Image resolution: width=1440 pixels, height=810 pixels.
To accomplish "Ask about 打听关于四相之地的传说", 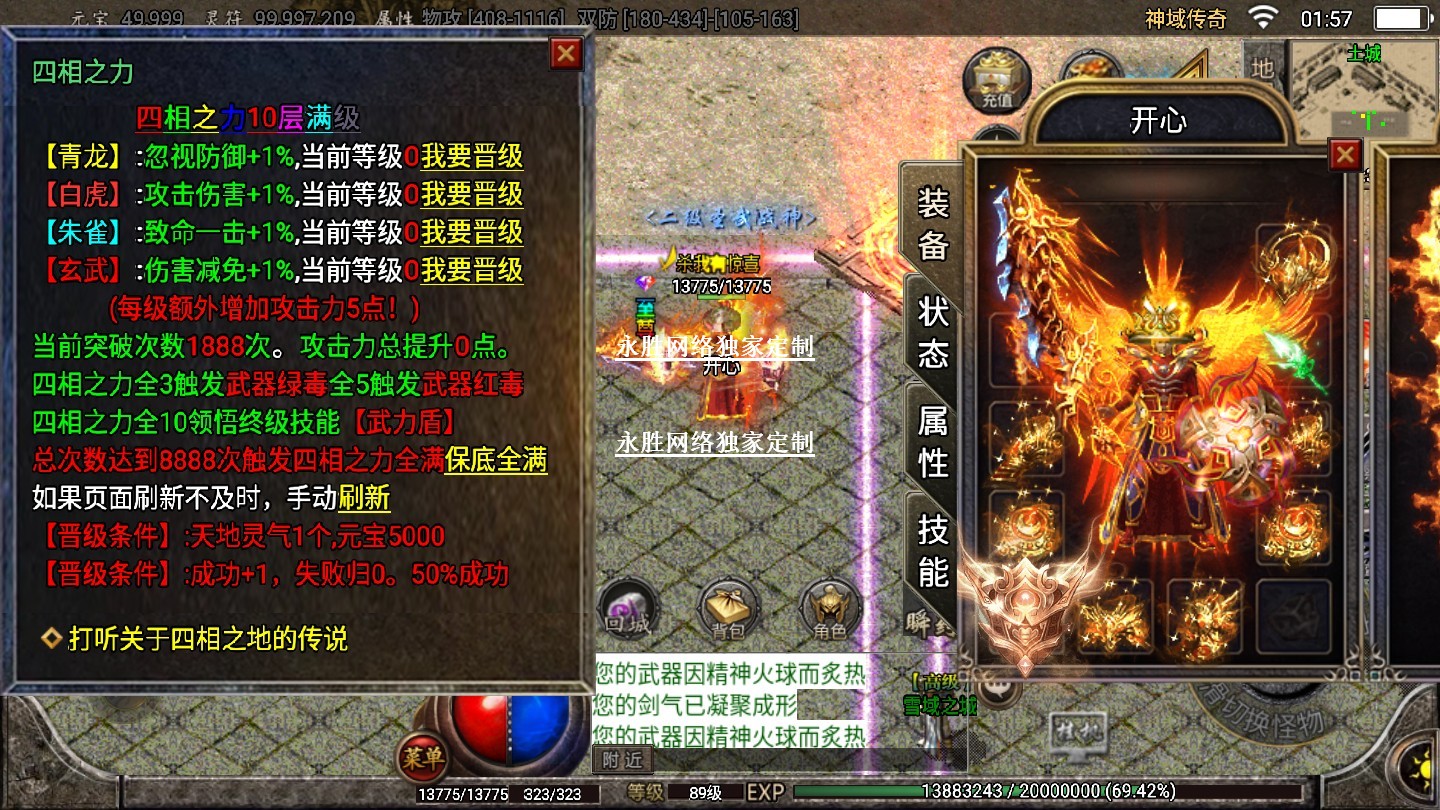I will click(x=207, y=639).
